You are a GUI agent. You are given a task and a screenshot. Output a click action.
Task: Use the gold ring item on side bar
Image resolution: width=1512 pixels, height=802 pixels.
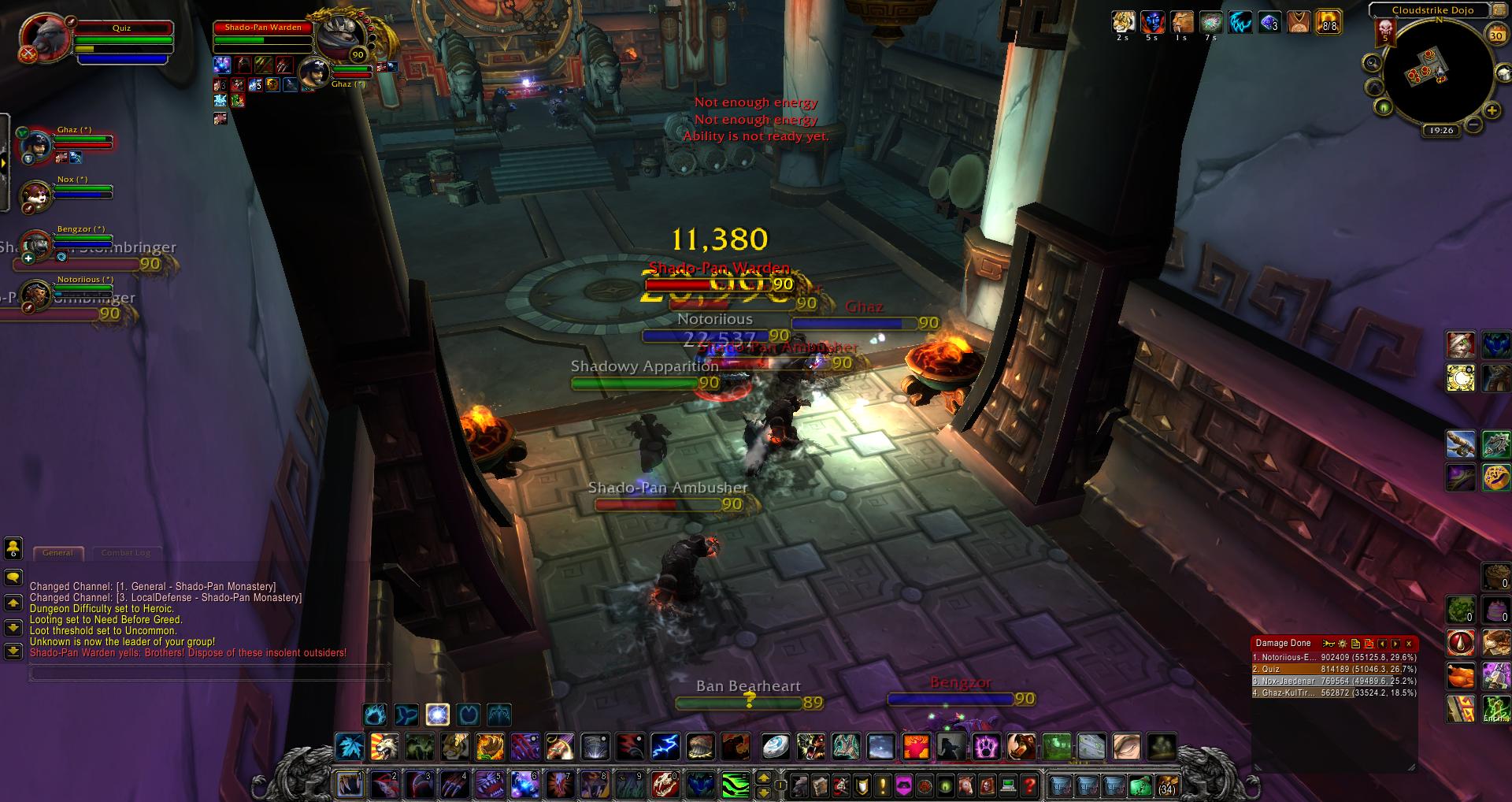point(1462,378)
